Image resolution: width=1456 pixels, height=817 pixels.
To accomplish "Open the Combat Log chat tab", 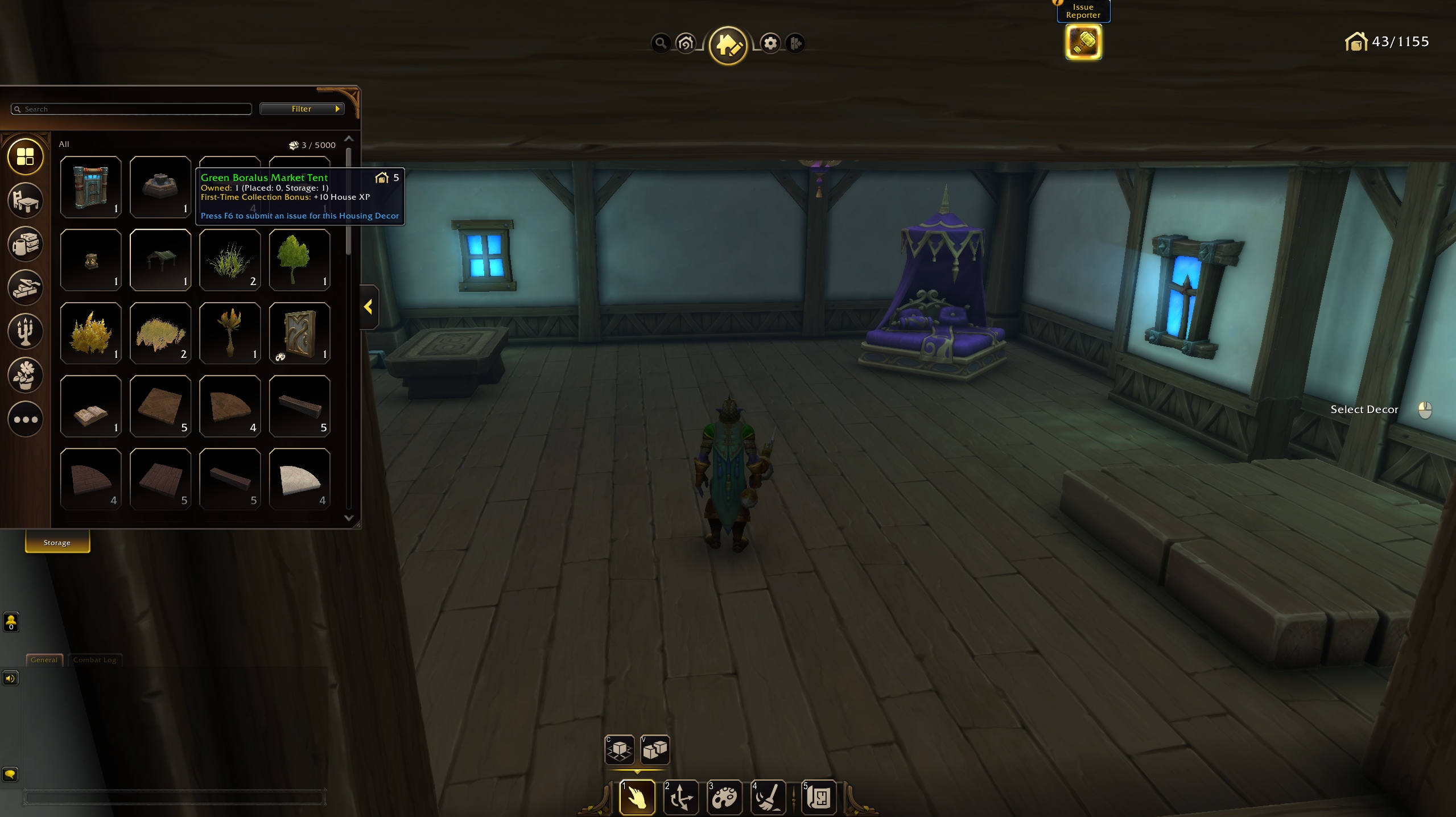I will tap(94, 660).
